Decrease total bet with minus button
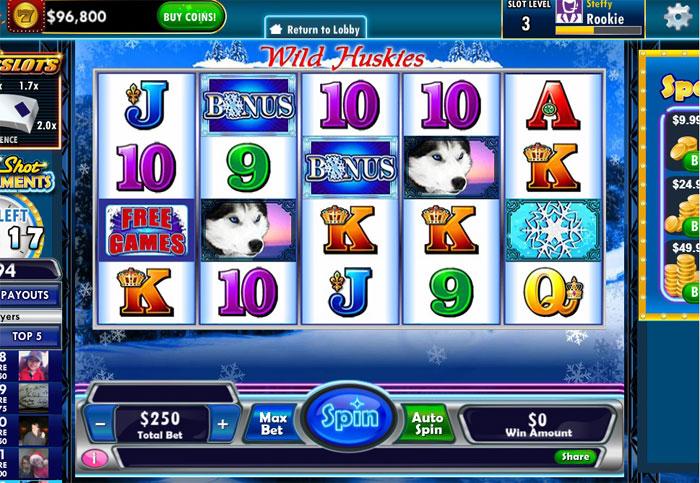700x483 pixels. 100,423
